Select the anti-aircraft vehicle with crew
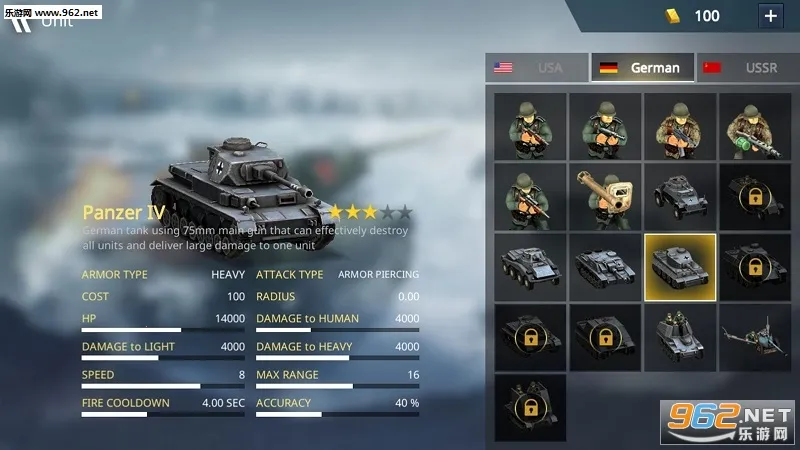The width and height of the screenshot is (800, 450). coord(680,338)
